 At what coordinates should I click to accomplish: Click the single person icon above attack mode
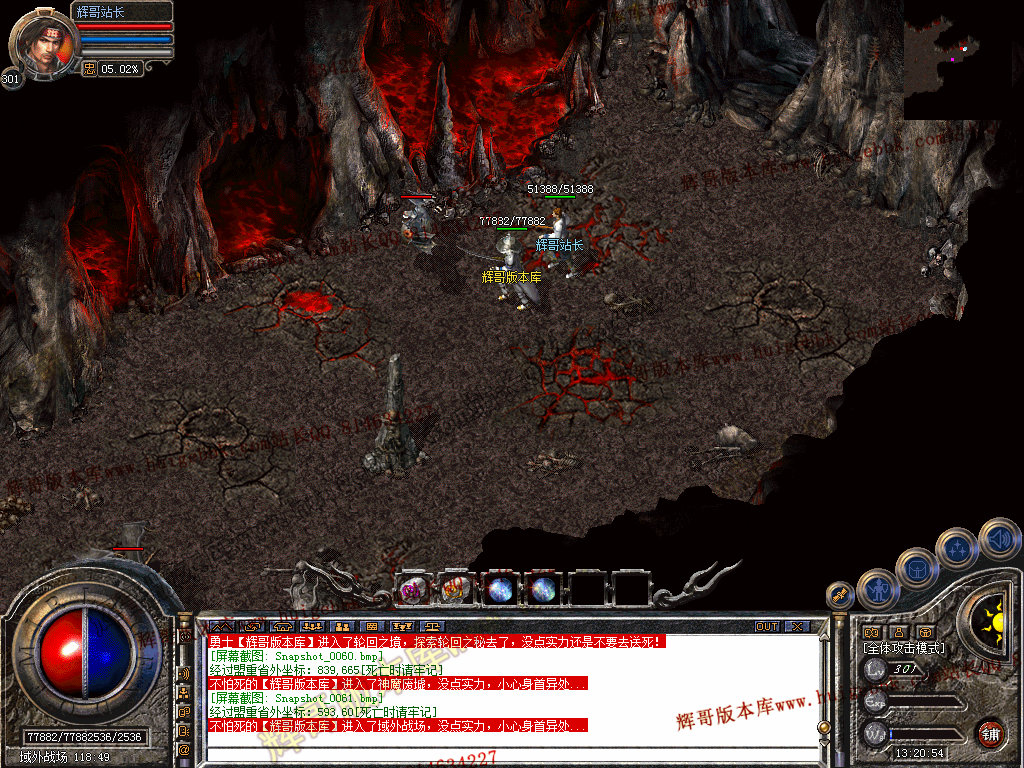pos(899,632)
